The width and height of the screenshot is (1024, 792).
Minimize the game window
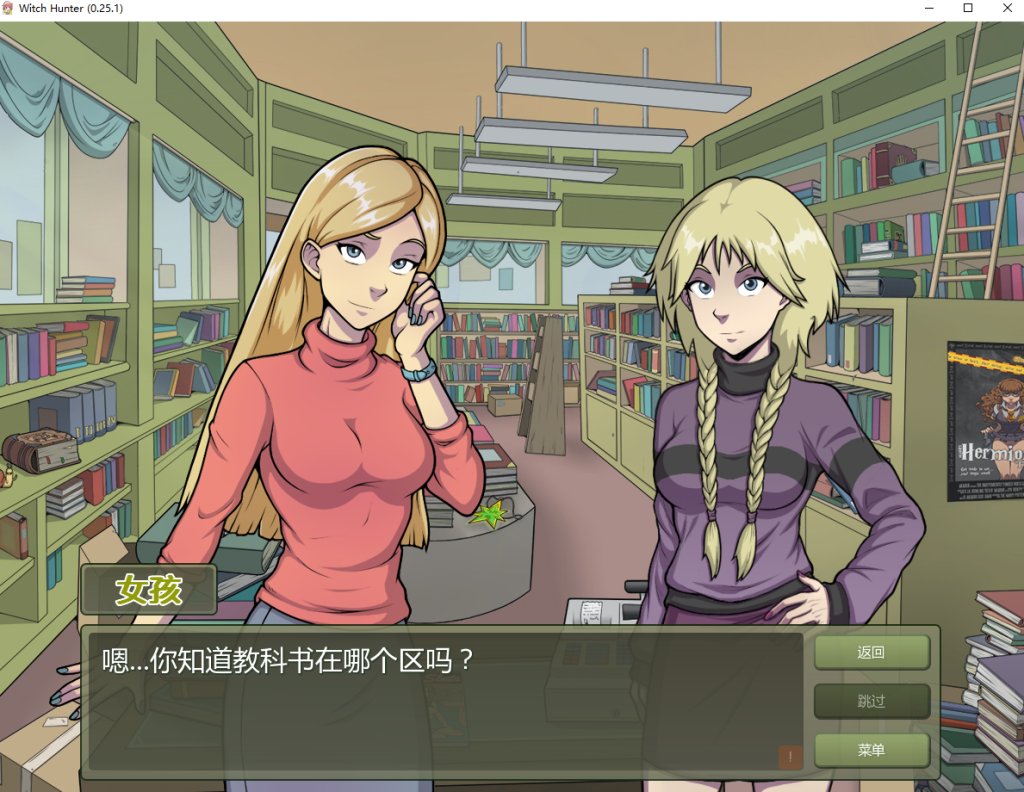[x=932, y=8]
